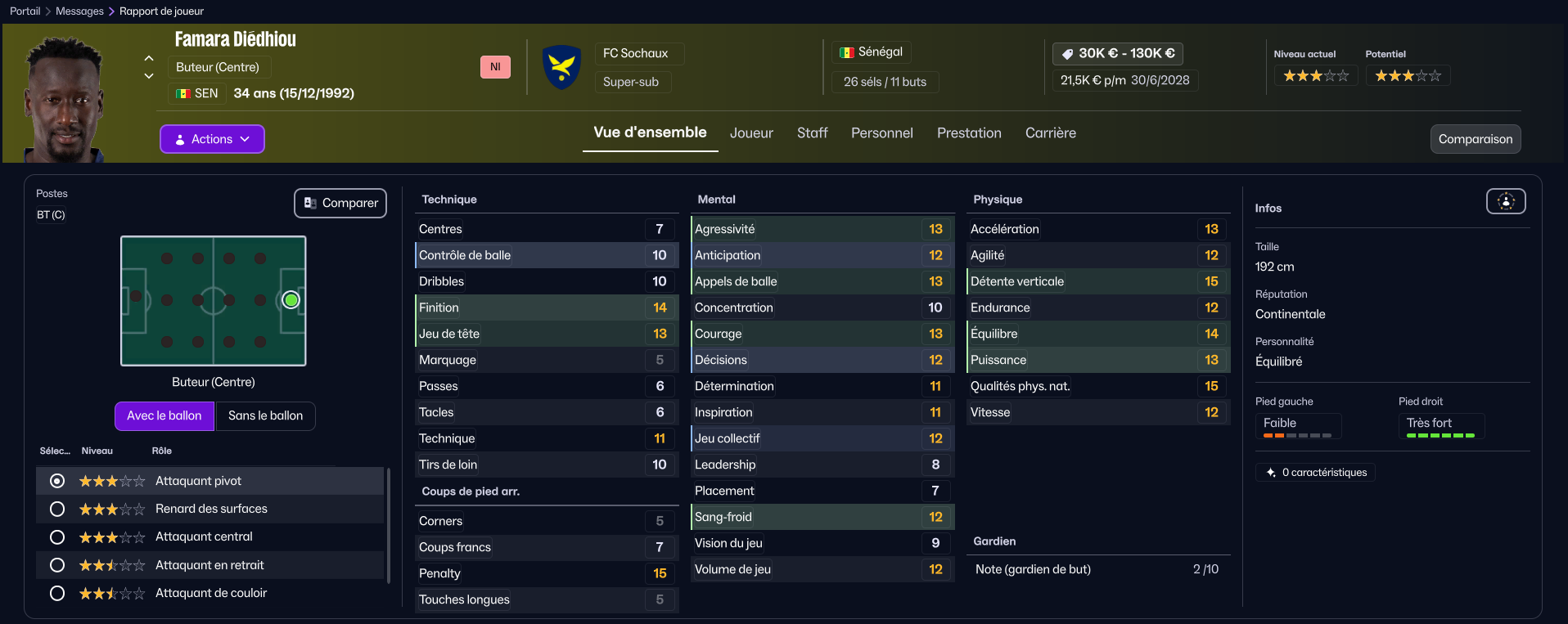
Task: Show the Personnel tab
Action: 881,132
